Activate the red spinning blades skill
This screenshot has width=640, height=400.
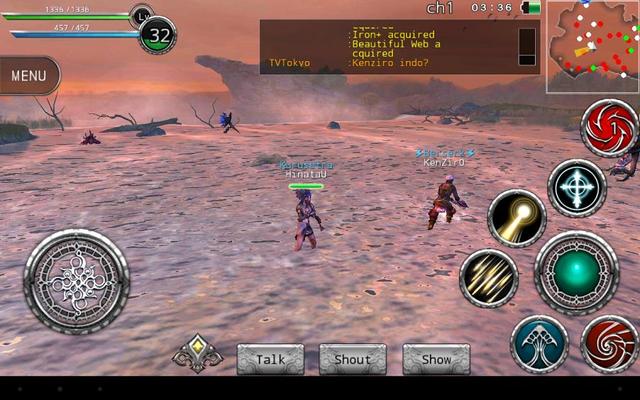click(x=609, y=128)
